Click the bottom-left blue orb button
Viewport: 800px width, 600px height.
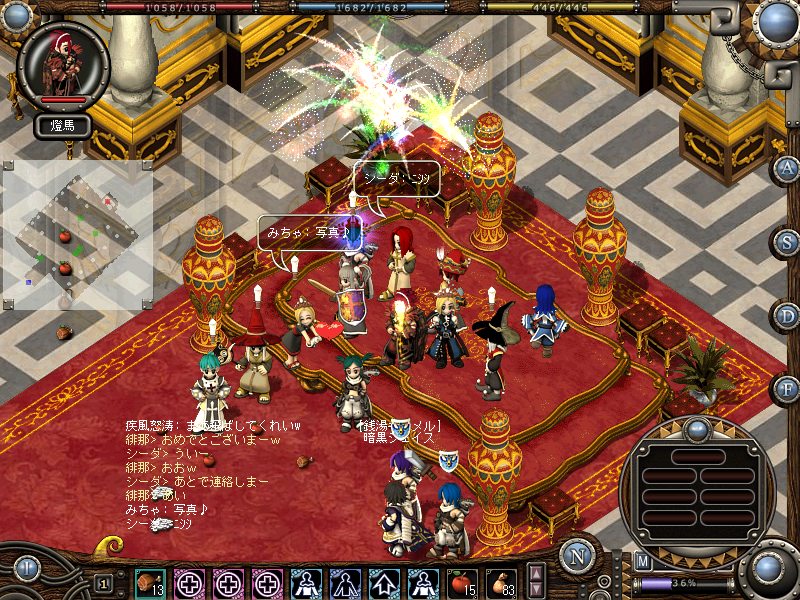[x=26, y=570]
